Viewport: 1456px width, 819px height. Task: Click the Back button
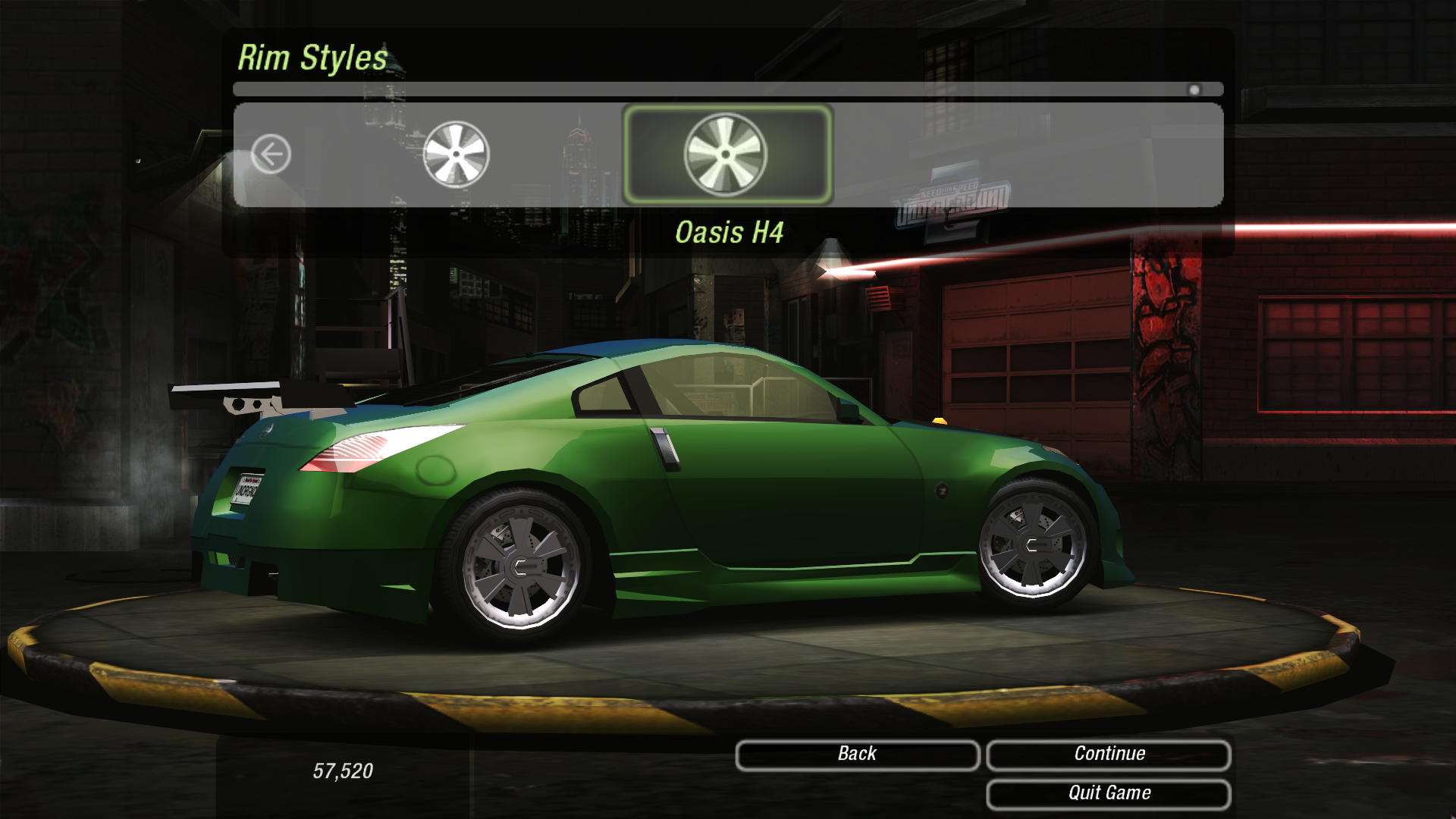(857, 755)
